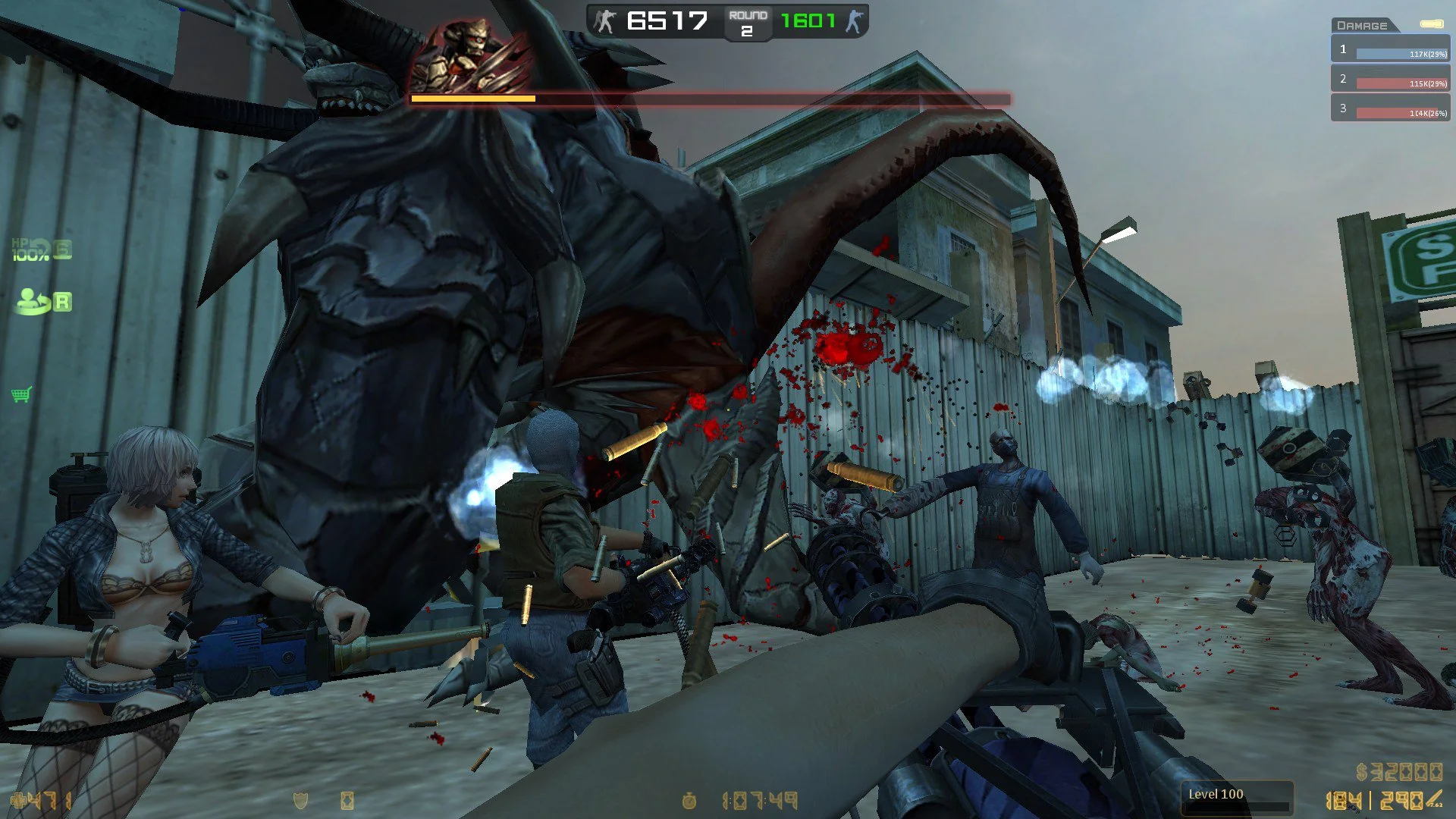Toggle highlight on damage rank 1 entry

click(x=1390, y=49)
